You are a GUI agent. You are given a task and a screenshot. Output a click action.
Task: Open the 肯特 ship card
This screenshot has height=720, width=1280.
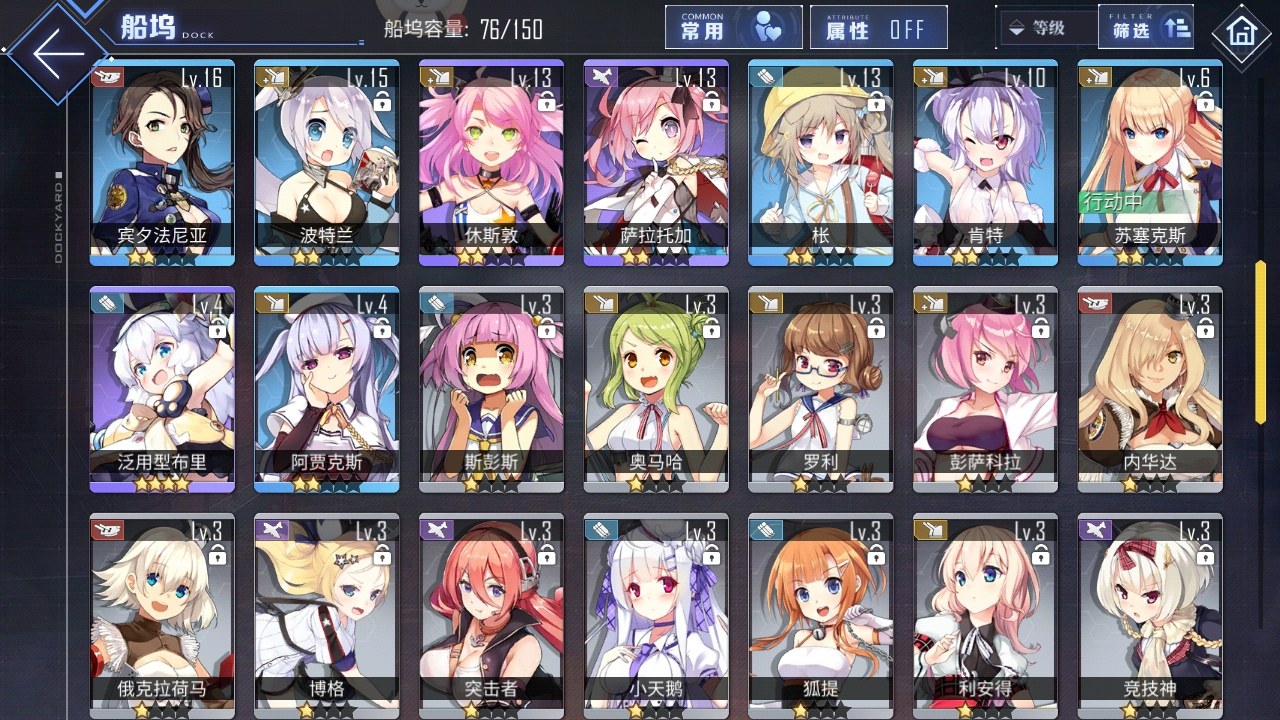(985, 162)
